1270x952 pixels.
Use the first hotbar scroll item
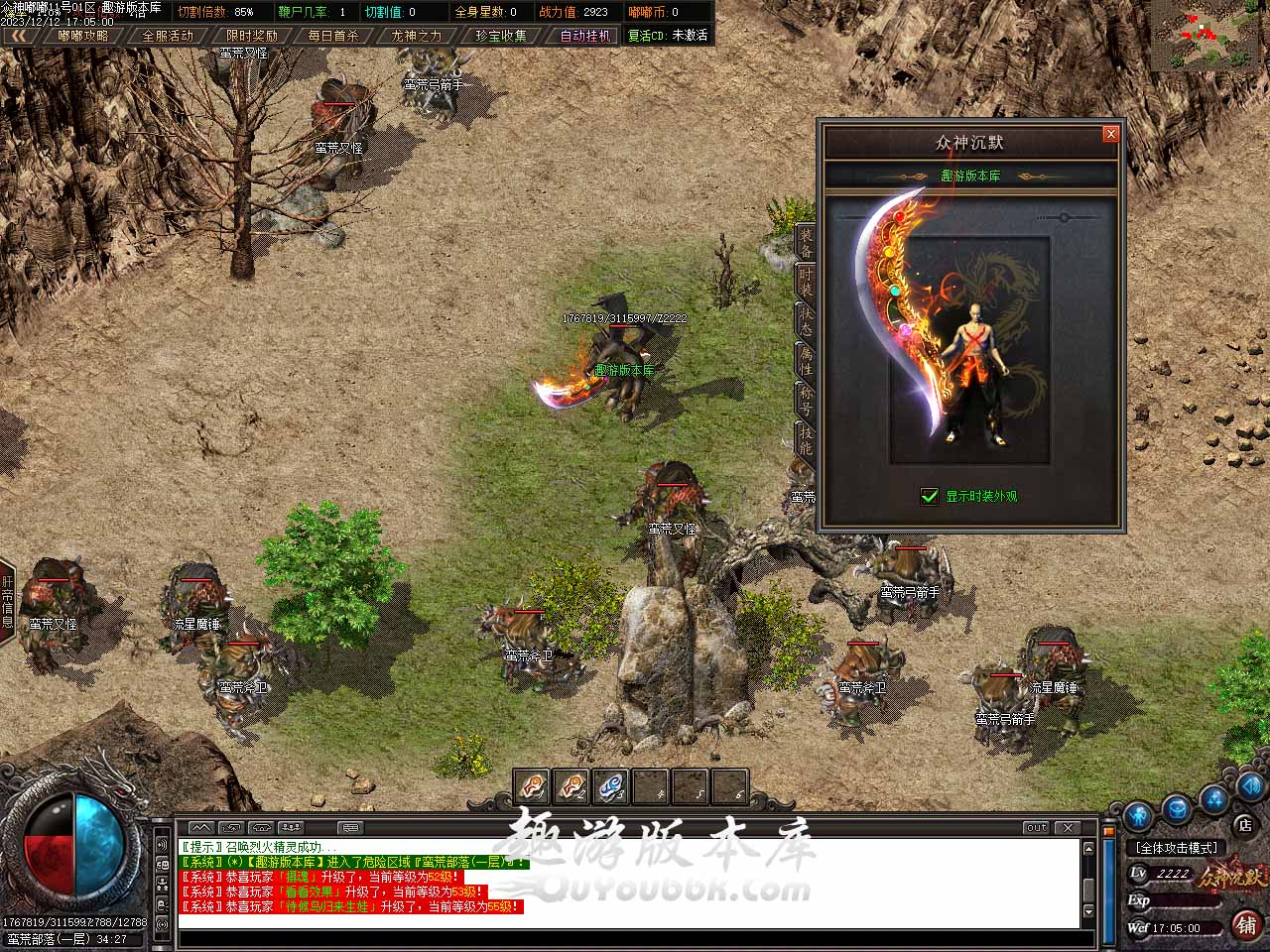point(533,787)
